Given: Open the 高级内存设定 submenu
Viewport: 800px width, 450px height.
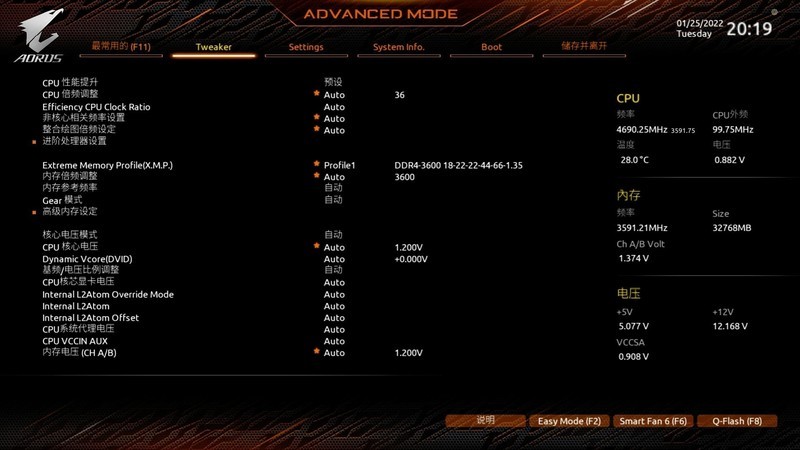Looking at the screenshot, I should pyautogui.click(x=70, y=211).
